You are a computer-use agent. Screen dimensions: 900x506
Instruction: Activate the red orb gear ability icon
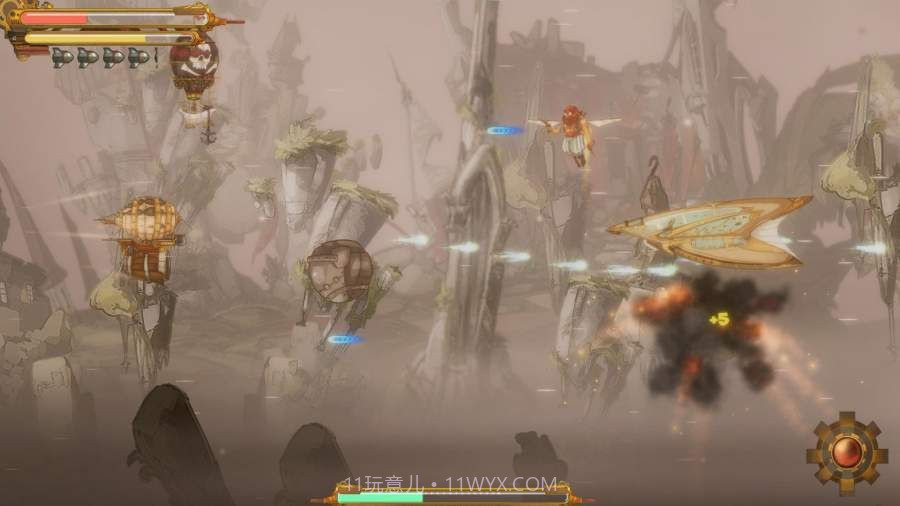tap(847, 453)
